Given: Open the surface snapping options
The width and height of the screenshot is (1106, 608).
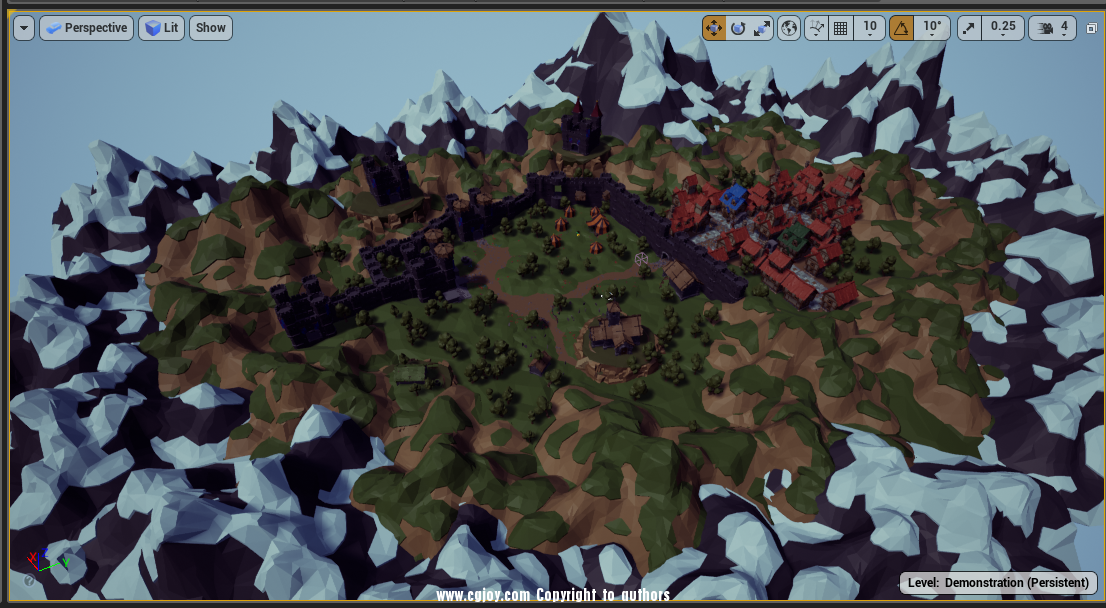Looking at the screenshot, I should 817,28.
